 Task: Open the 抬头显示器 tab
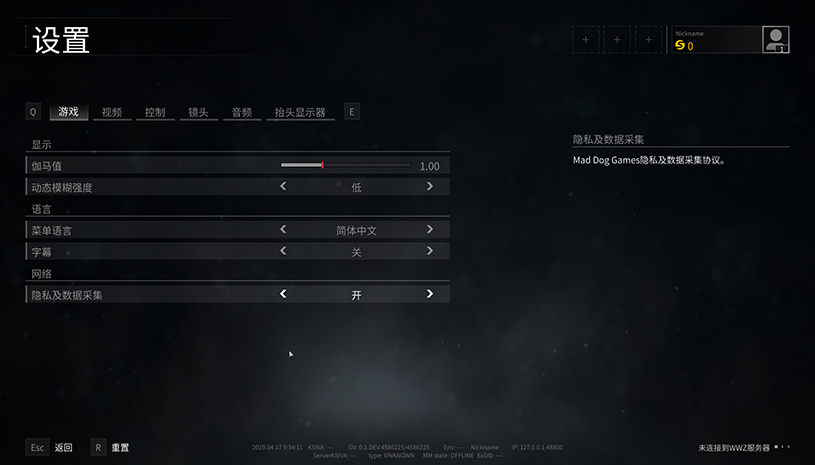pyautogui.click(x=300, y=112)
